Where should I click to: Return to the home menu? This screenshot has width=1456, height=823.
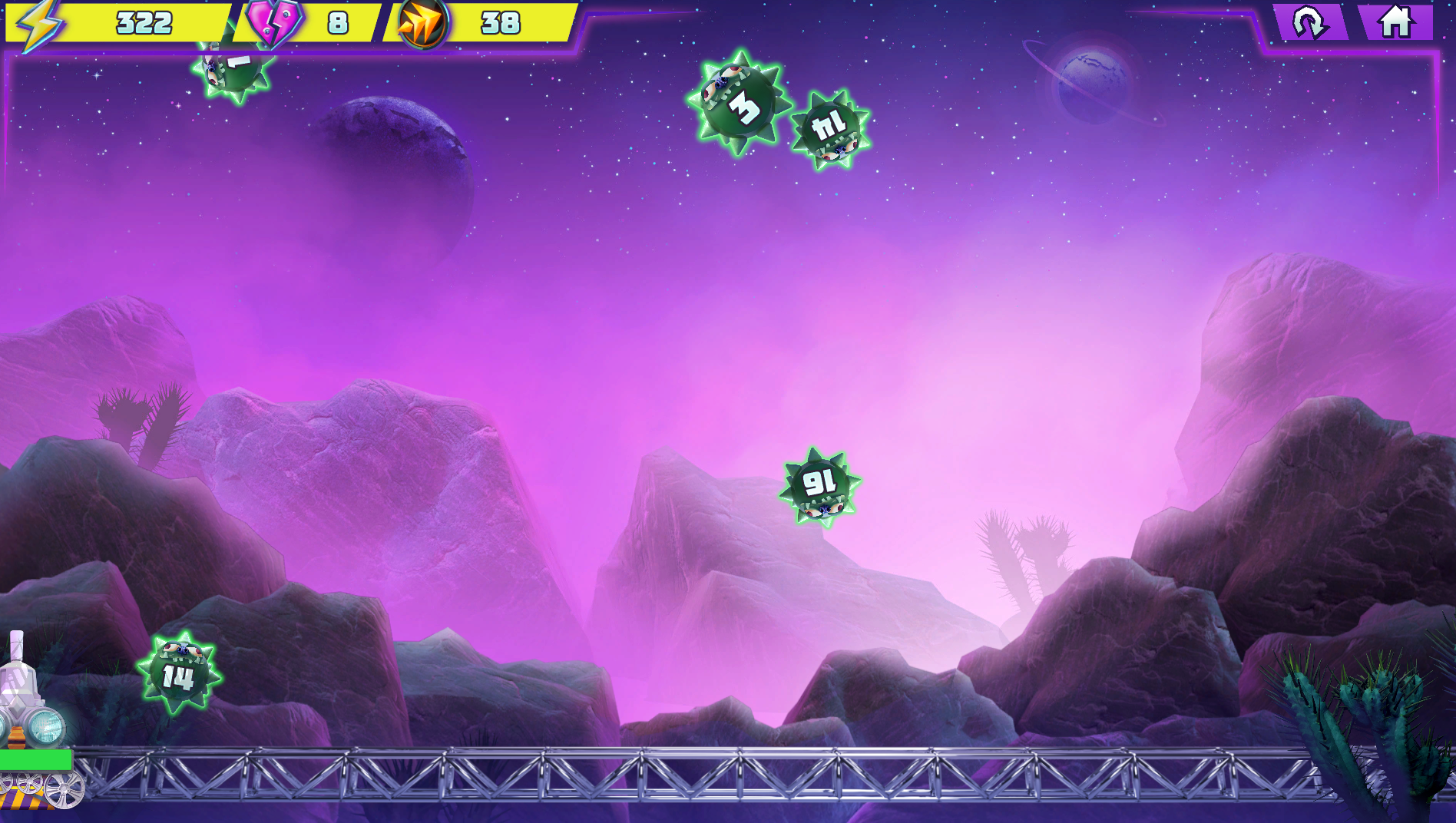coord(1395,21)
